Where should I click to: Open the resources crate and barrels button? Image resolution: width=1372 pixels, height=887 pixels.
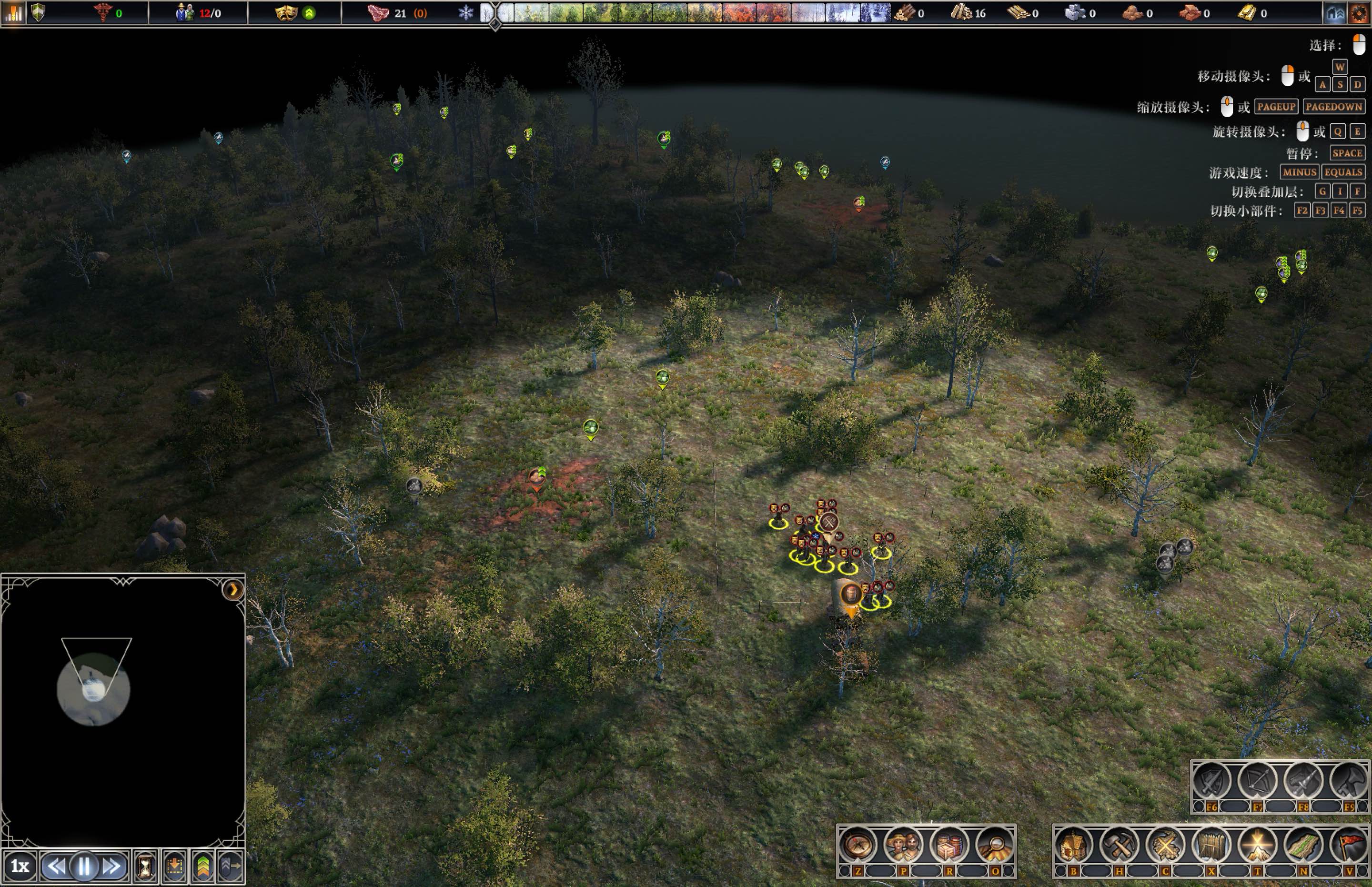(x=949, y=846)
